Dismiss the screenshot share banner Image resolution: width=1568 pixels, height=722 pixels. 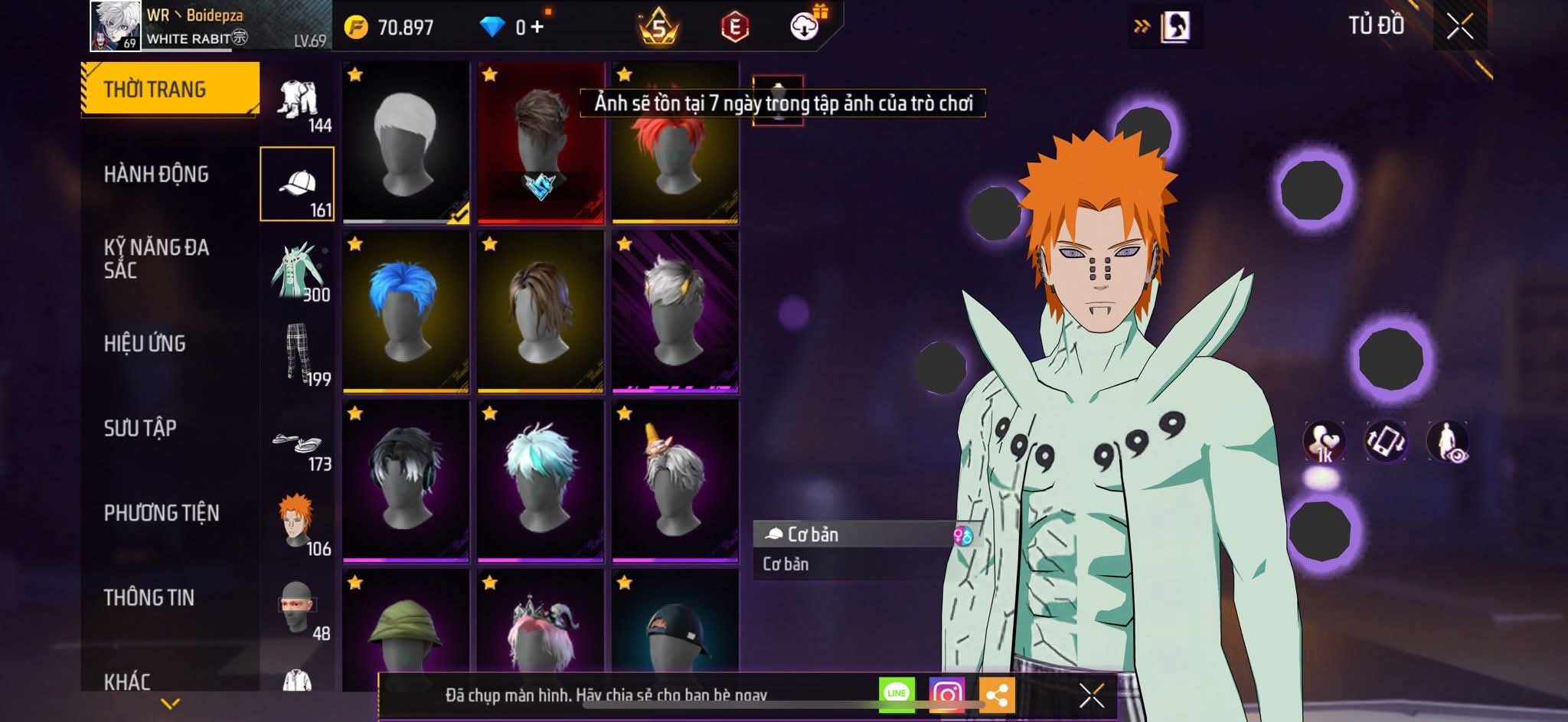click(x=1091, y=695)
